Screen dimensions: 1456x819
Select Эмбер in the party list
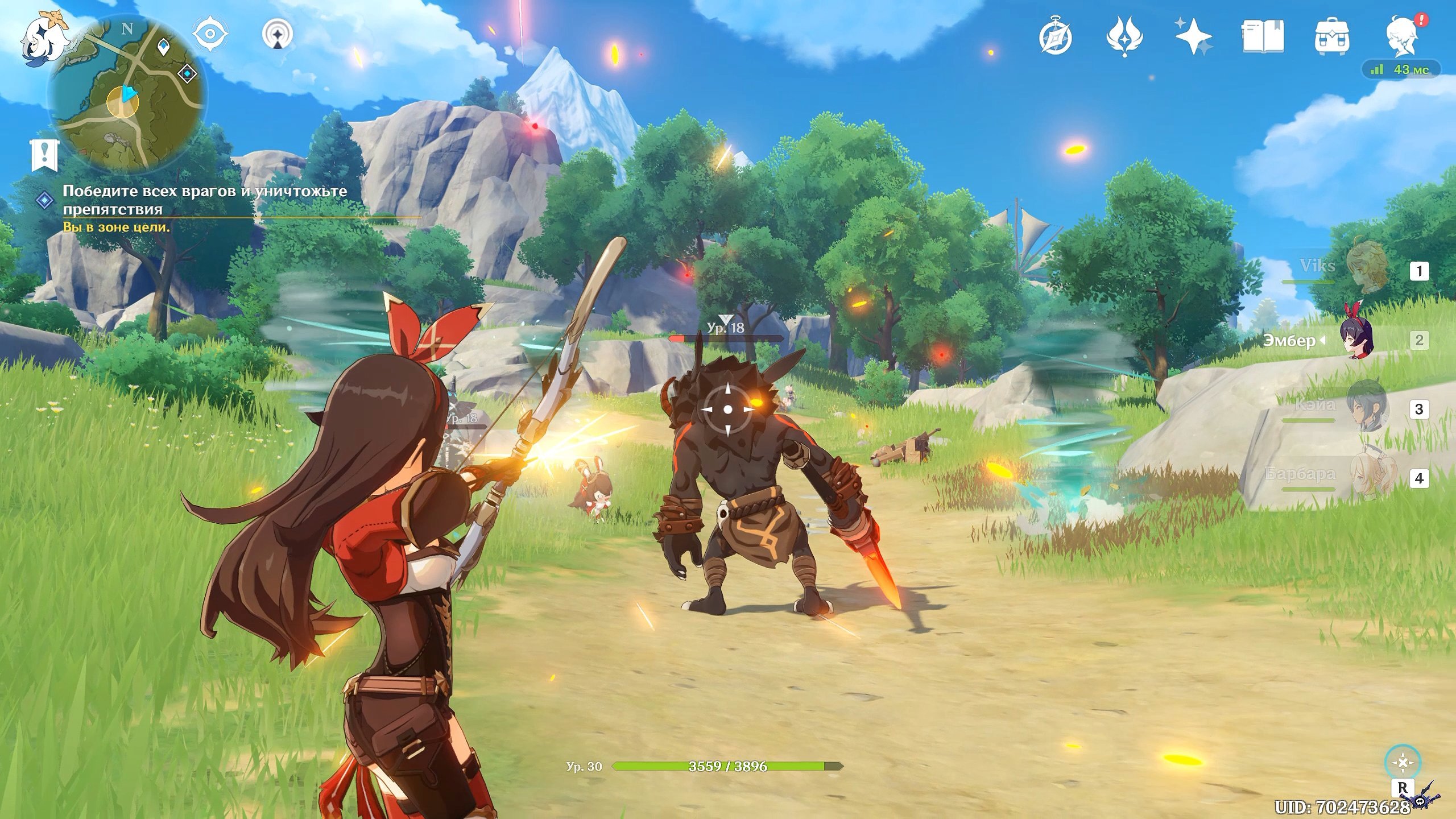(1356, 340)
